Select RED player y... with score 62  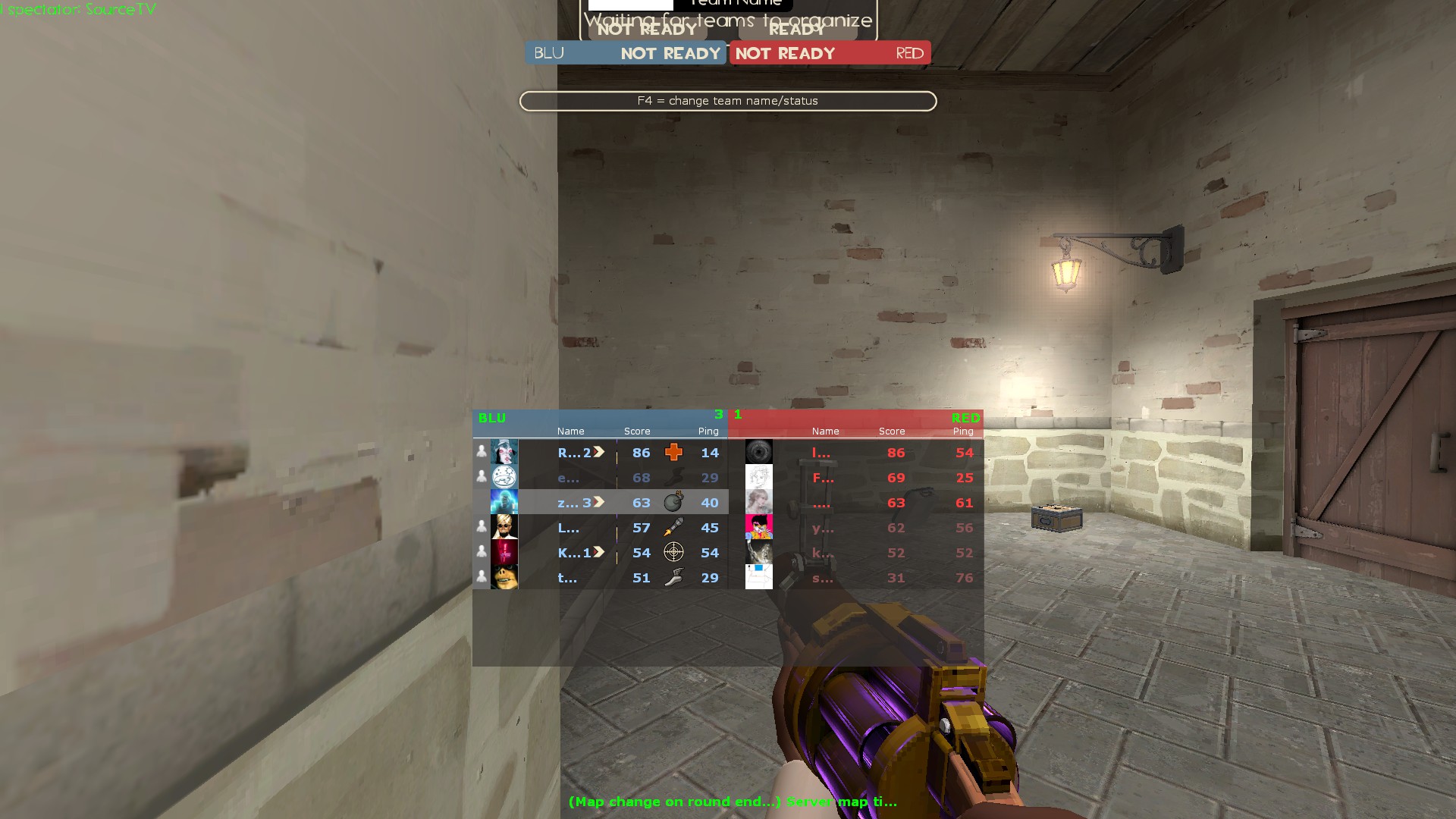click(x=823, y=528)
